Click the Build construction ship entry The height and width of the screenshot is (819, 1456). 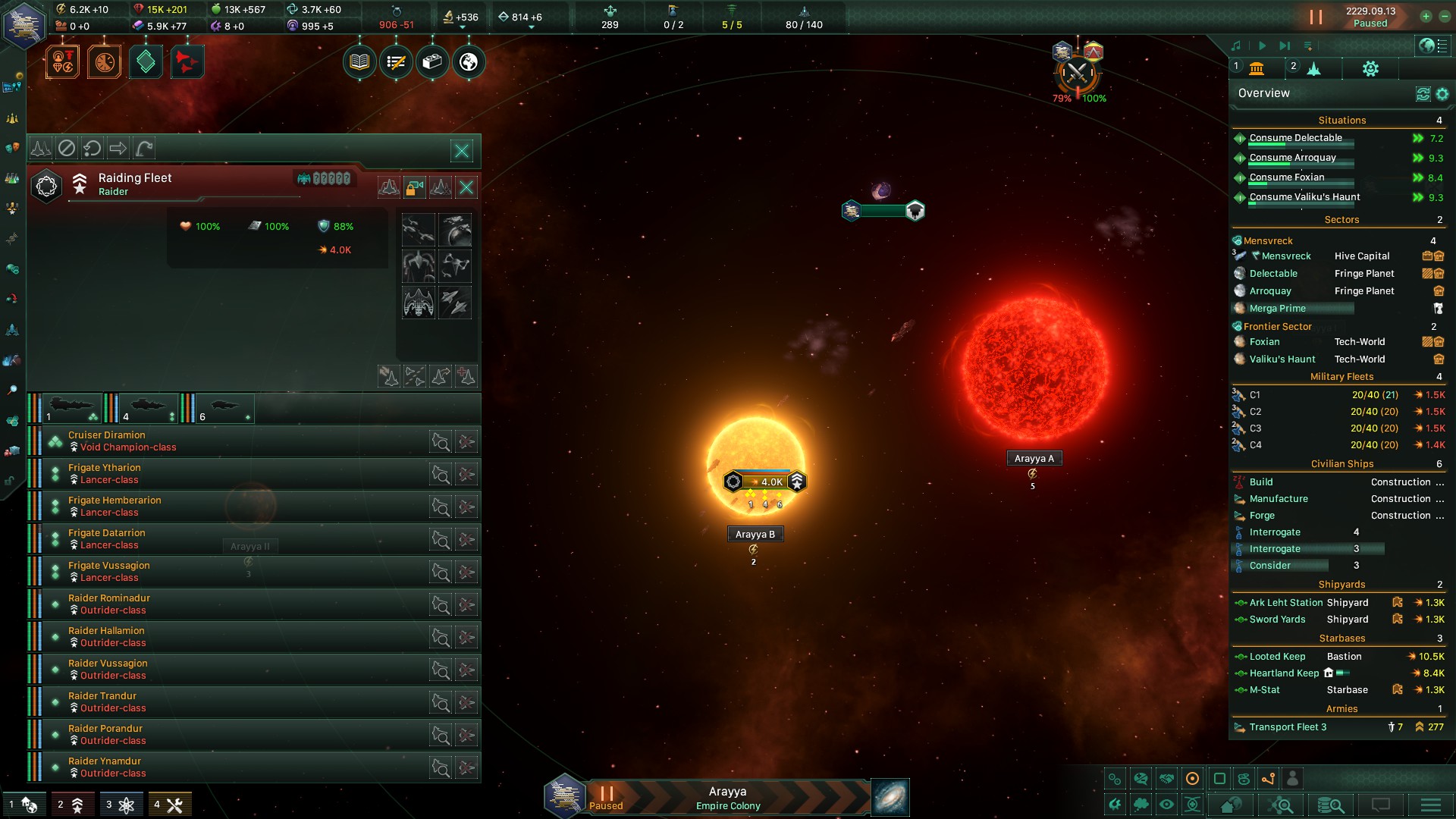pyautogui.click(x=1261, y=482)
